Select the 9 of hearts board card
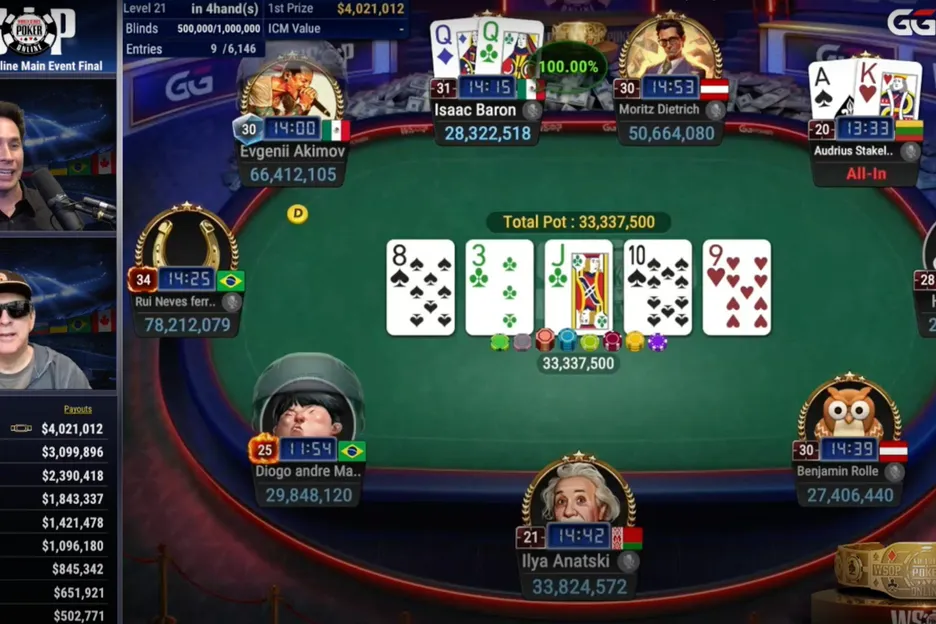The height and width of the screenshot is (624, 936). (x=736, y=286)
